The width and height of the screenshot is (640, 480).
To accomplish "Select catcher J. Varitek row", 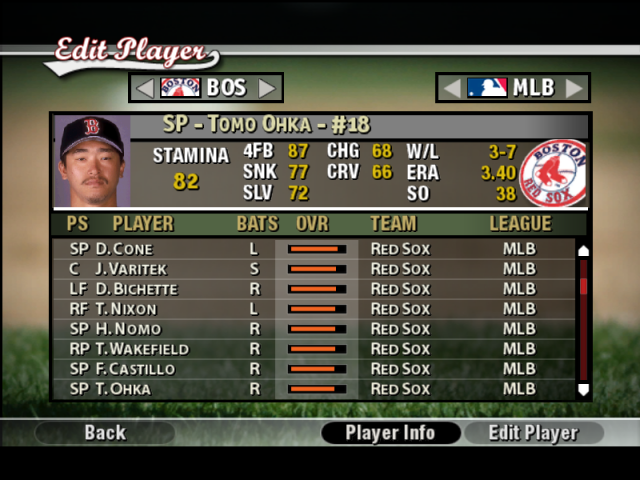I will tap(310, 269).
